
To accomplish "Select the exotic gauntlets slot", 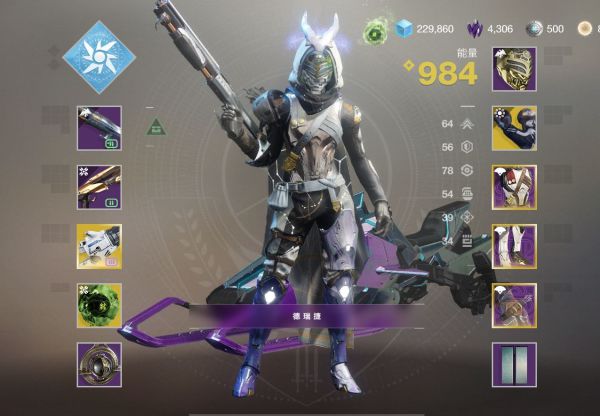I will (514, 128).
